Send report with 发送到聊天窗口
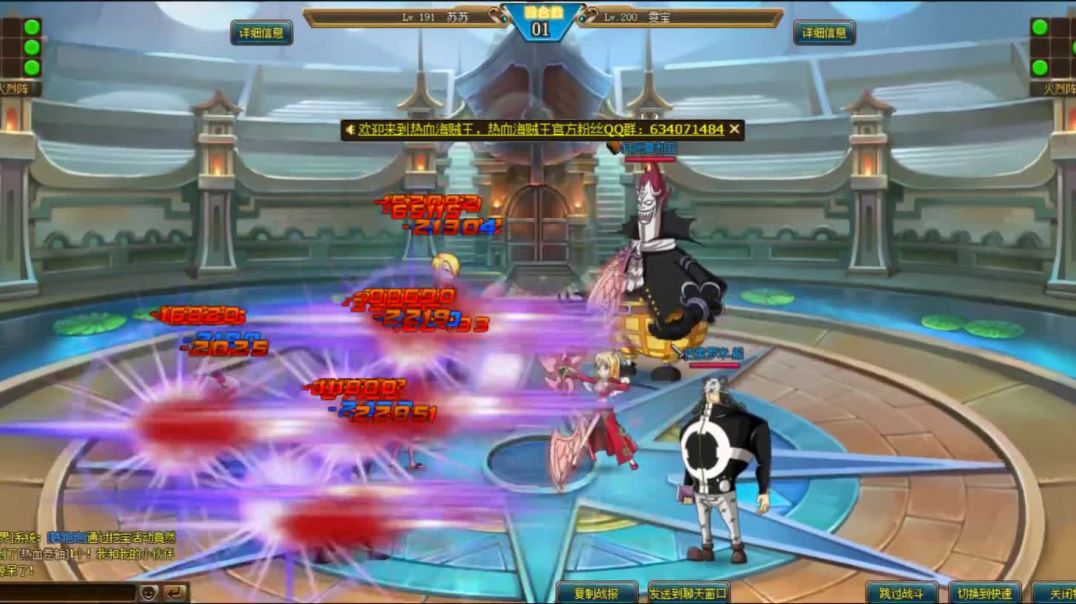The image size is (1076, 604). 689,593
